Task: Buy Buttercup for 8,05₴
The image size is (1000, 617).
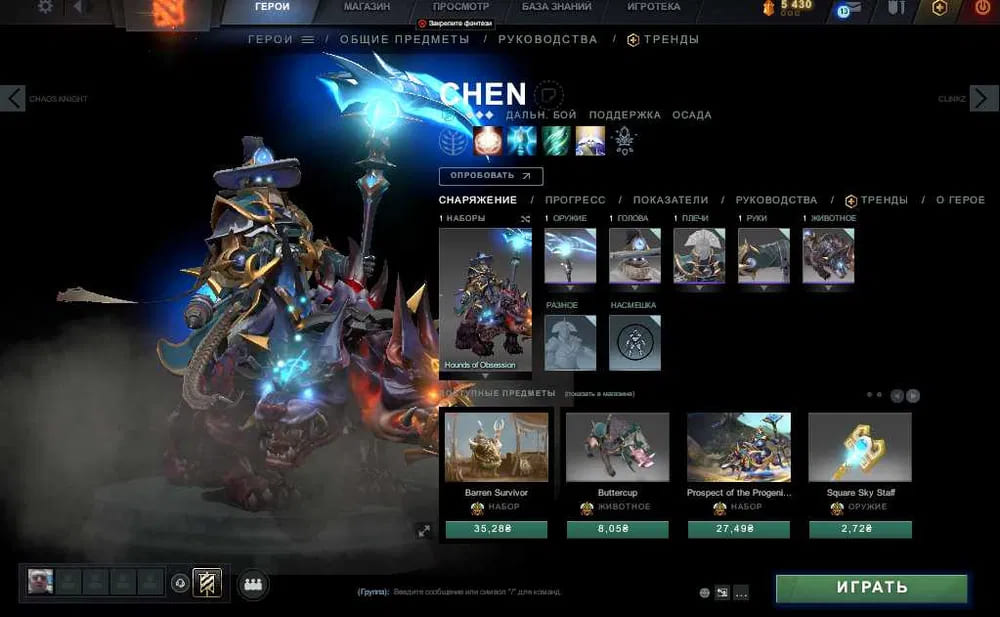Action: [x=617, y=530]
